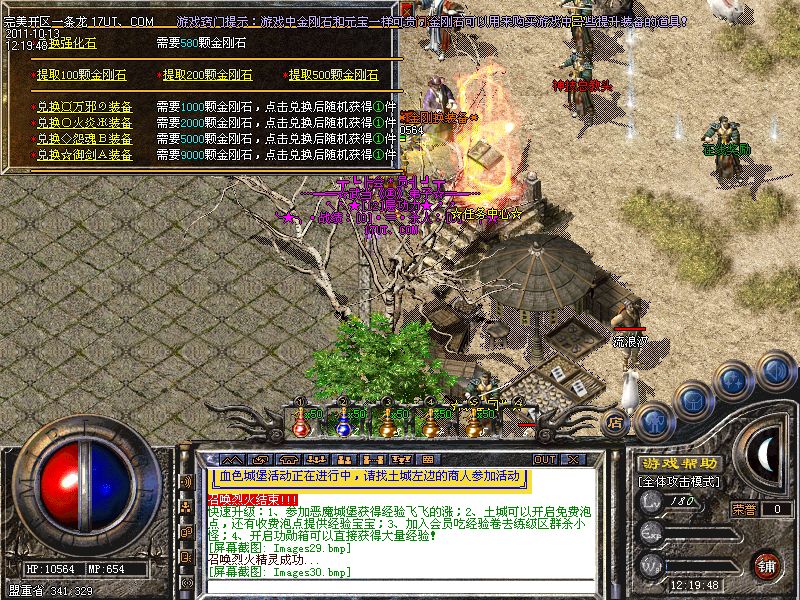Click the OUT button above chat
800x600 pixels.
545,459
